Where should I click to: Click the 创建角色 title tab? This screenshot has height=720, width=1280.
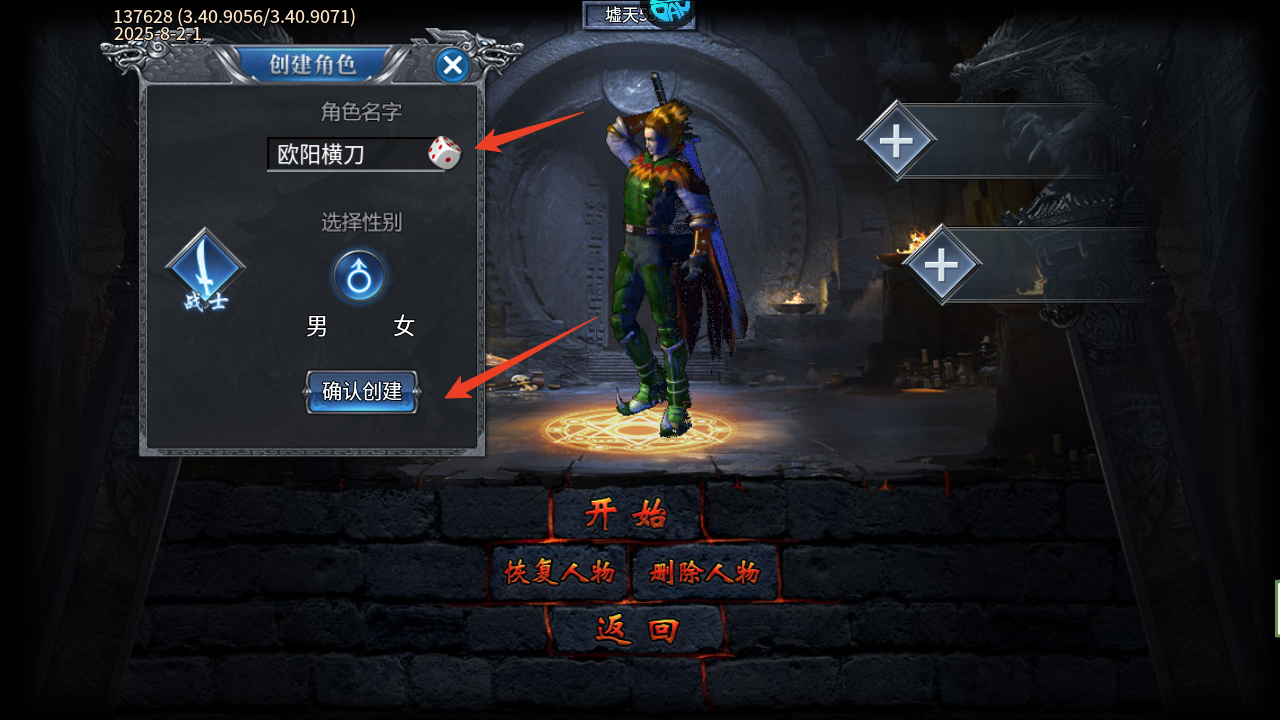click(313, 64)
